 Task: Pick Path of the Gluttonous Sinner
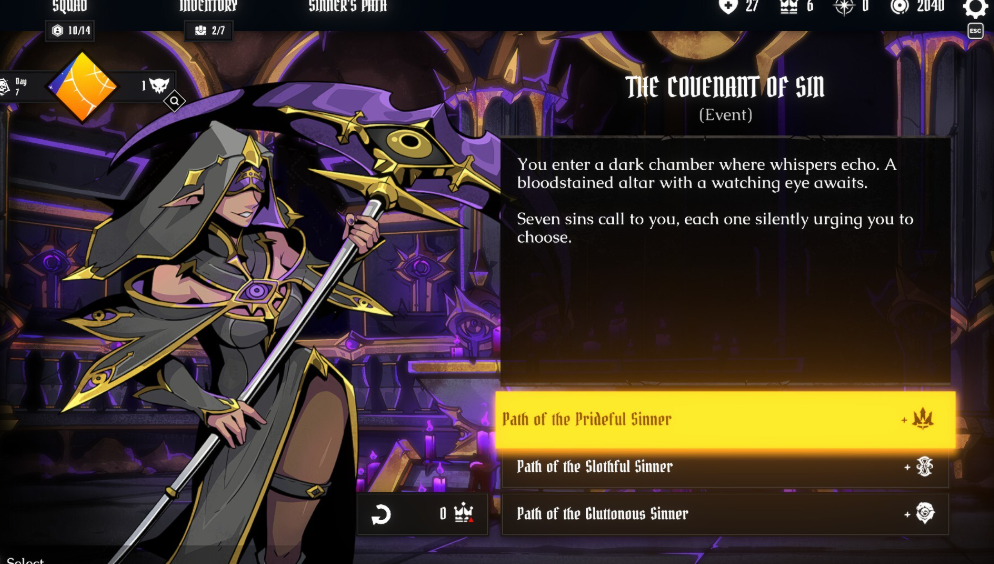[x=725, y=514]
